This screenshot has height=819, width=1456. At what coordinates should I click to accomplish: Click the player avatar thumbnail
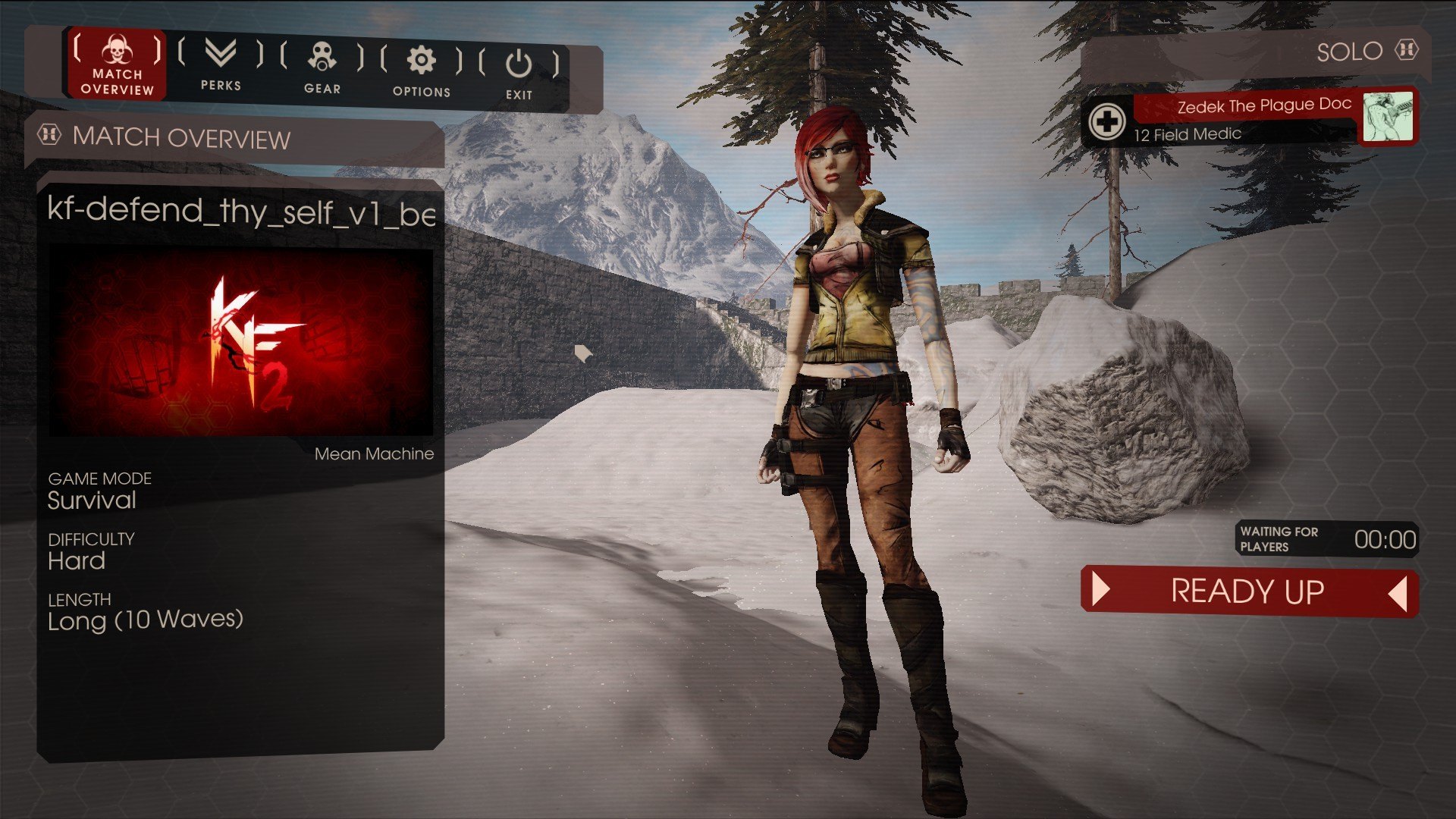coord(1387,117)
